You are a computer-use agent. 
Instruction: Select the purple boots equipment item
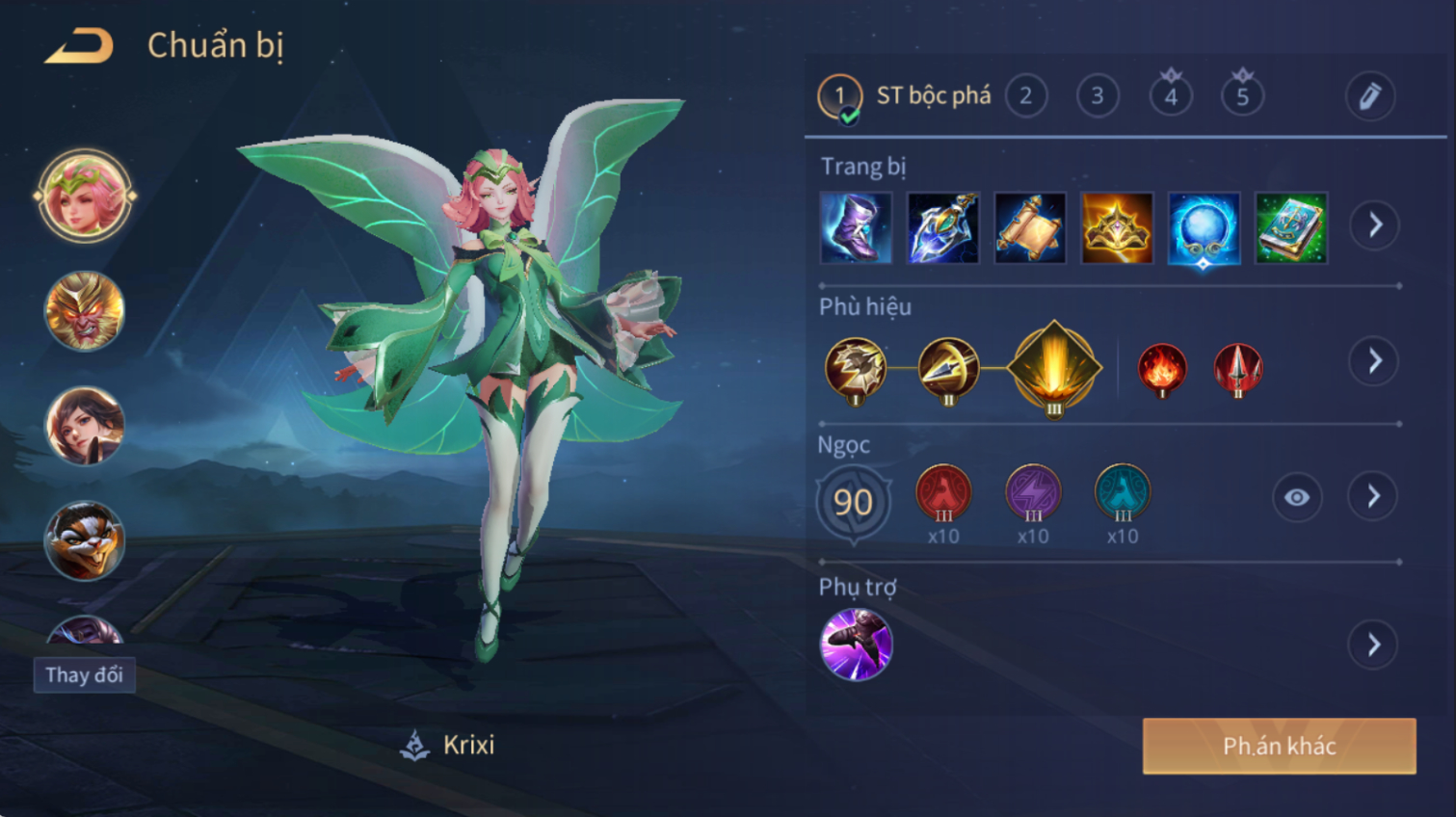pos(856,228)
